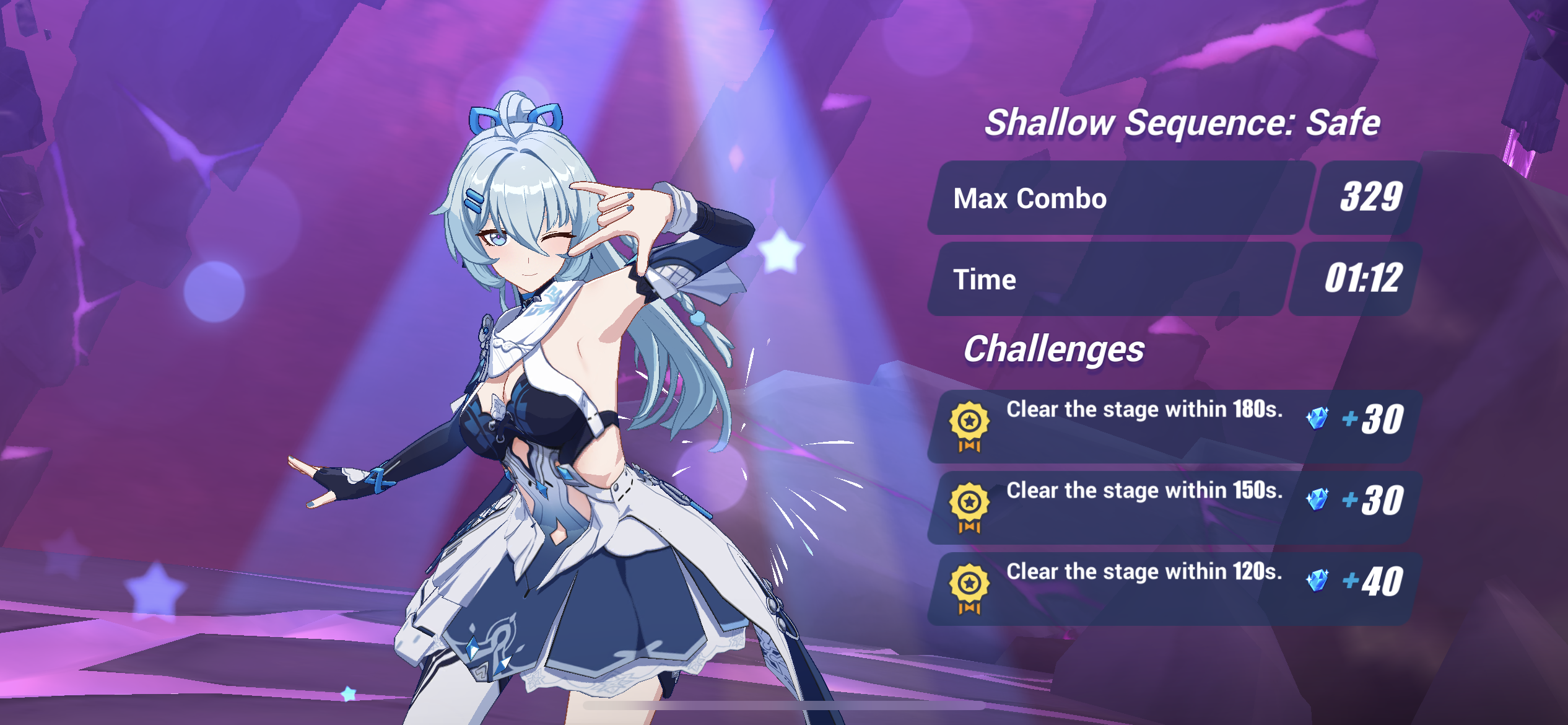This screenshot has width=1568, height=725.
Task: Select the crystal icon next to the +30 180s reward
Action: click(1316, 418)
